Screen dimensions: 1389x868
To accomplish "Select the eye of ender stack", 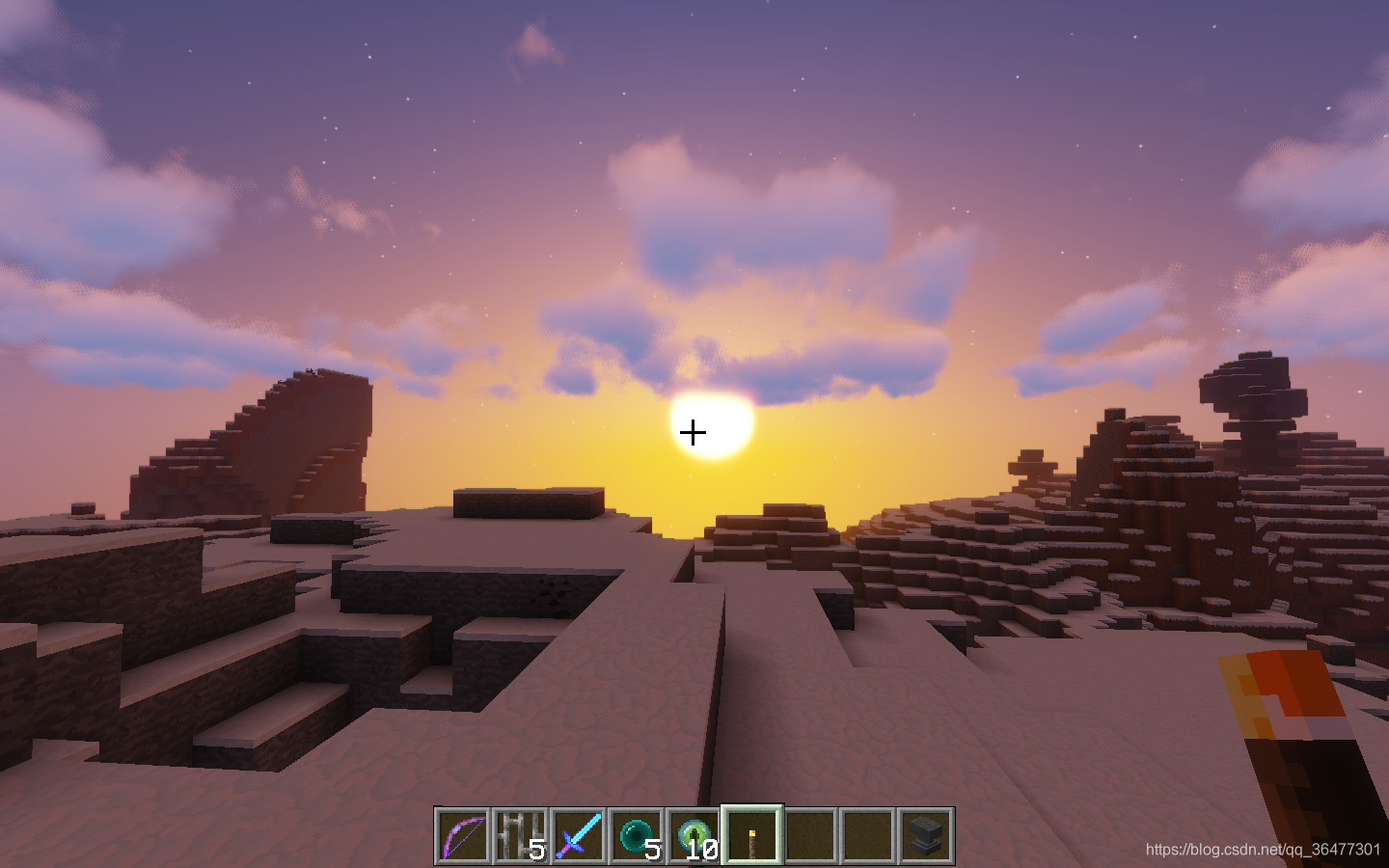I will [x=694, y=835].
